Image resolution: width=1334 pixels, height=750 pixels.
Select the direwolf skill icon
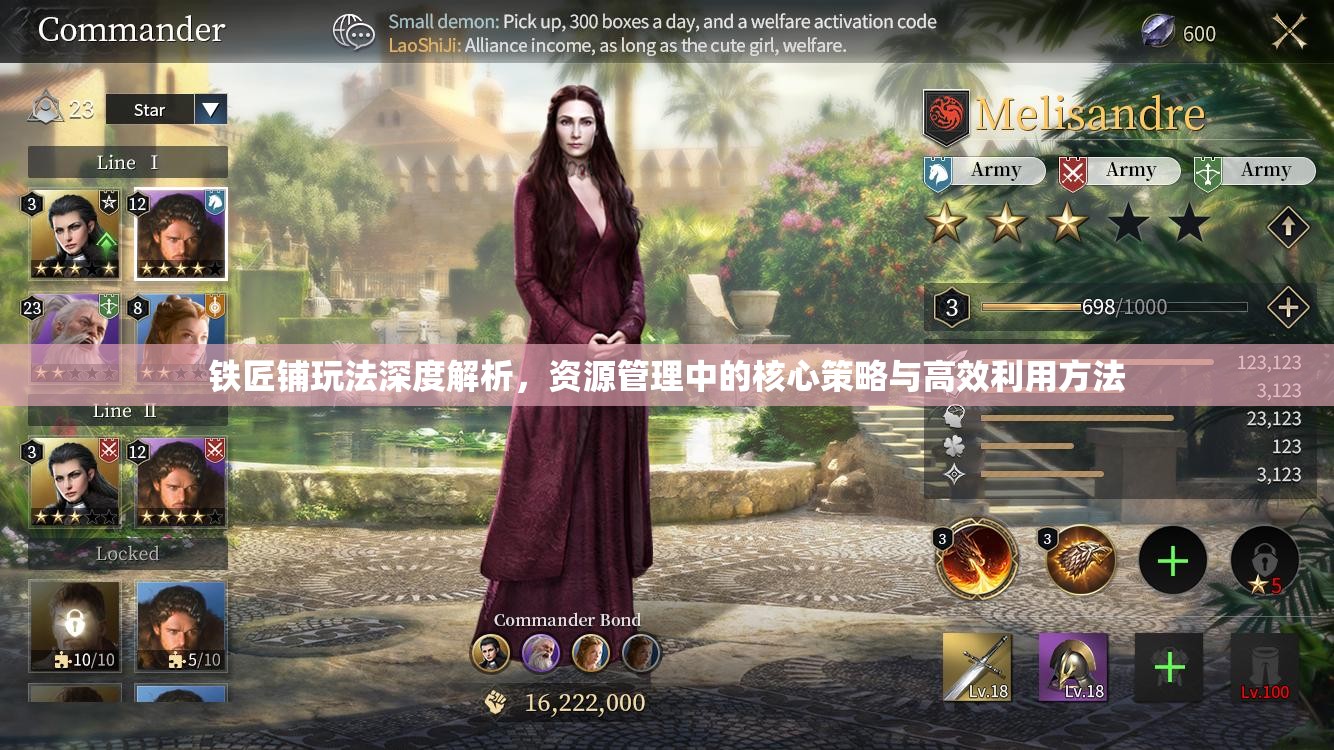[1081, 560]
